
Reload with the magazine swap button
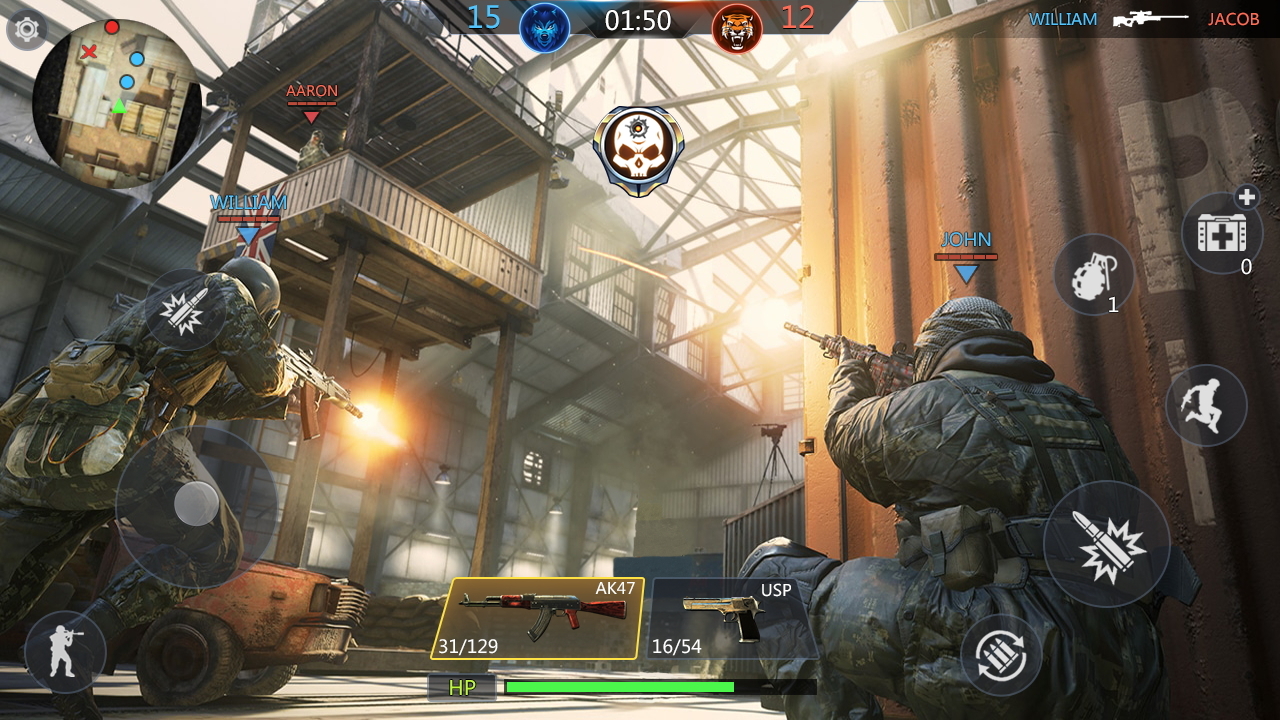pos(1001,655)
